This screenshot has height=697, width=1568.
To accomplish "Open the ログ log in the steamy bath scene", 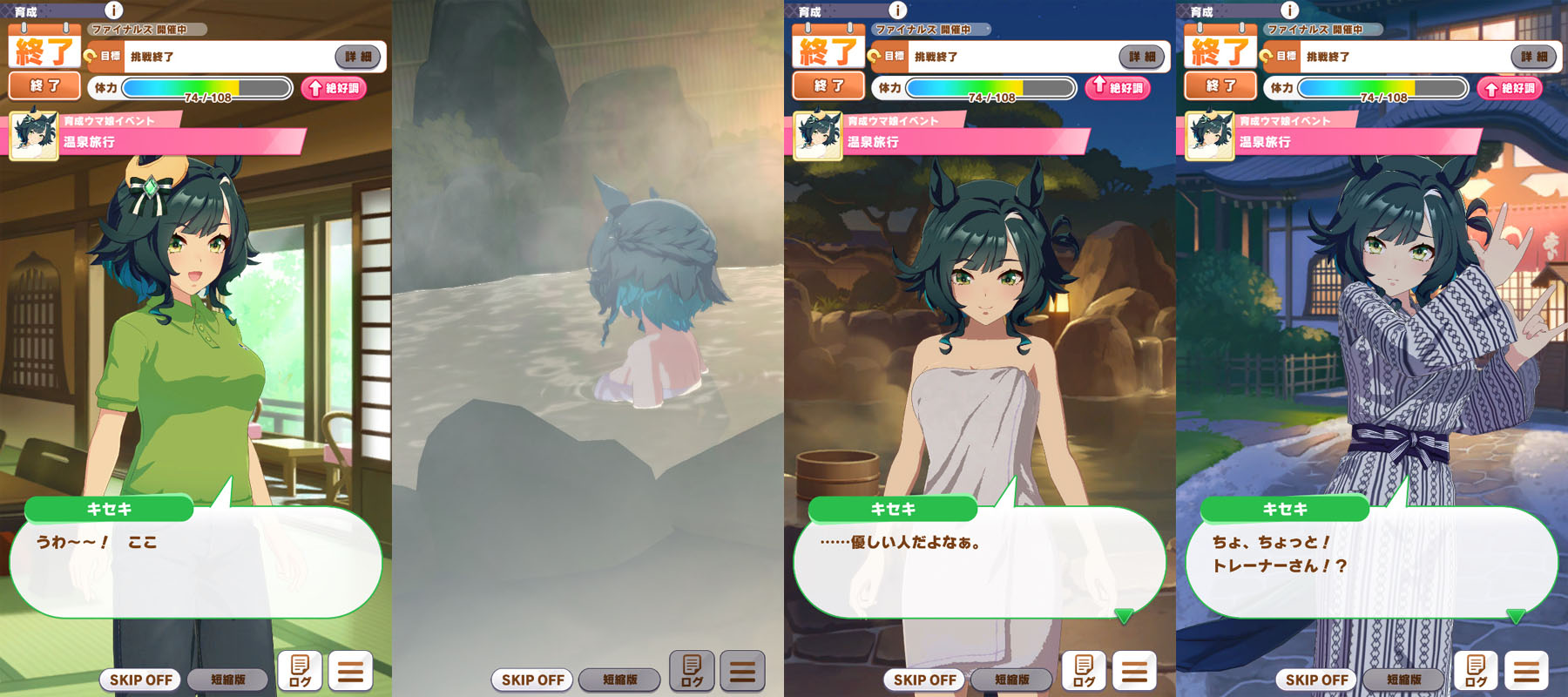I will tap(692, 671).
